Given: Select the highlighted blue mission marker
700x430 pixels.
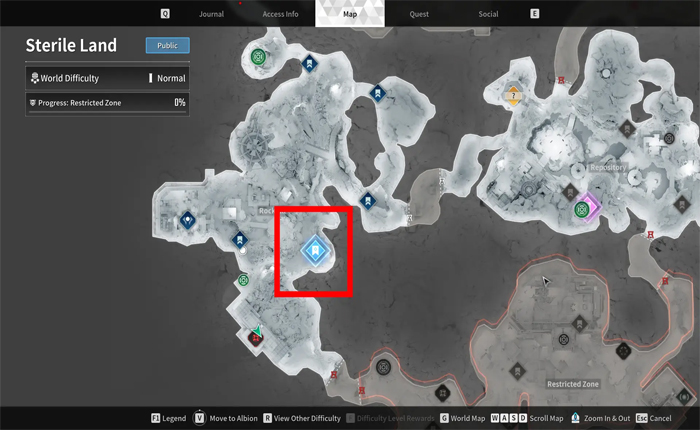Looking at the screenshot, I should tap(315, 250).
